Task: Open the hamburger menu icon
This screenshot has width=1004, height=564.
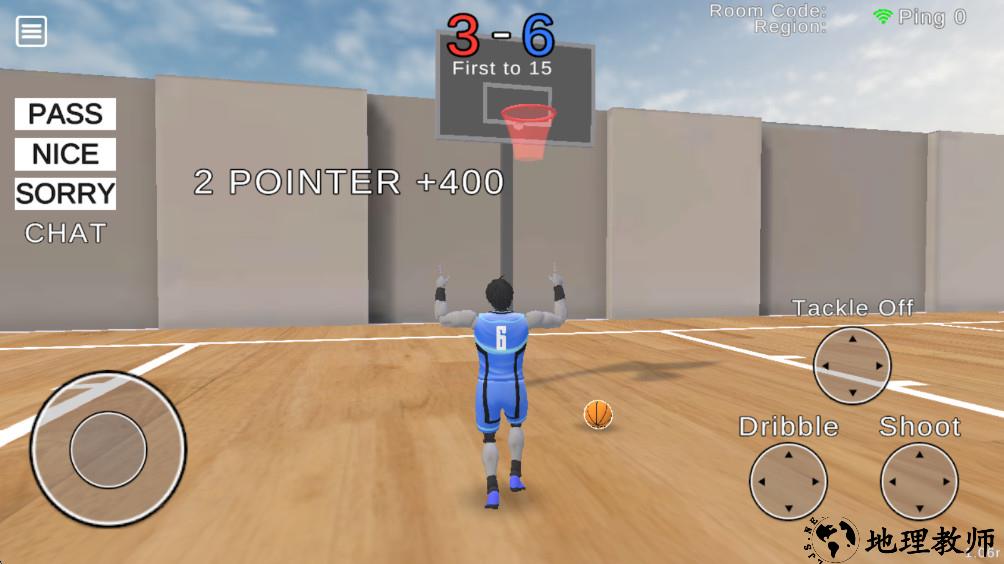Action: [31, 32]
